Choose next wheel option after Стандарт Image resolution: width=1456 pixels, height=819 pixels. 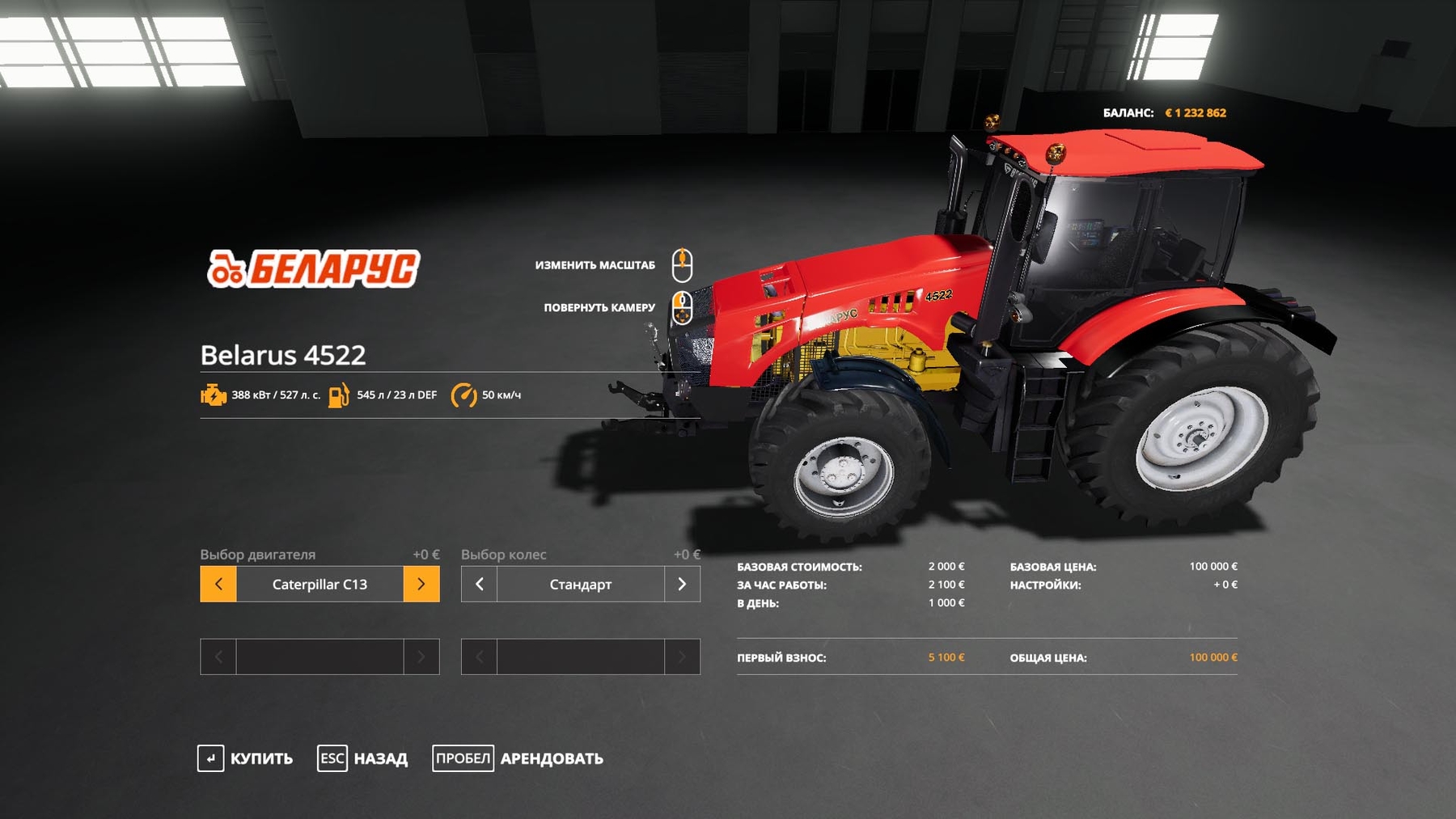[682, 584]
